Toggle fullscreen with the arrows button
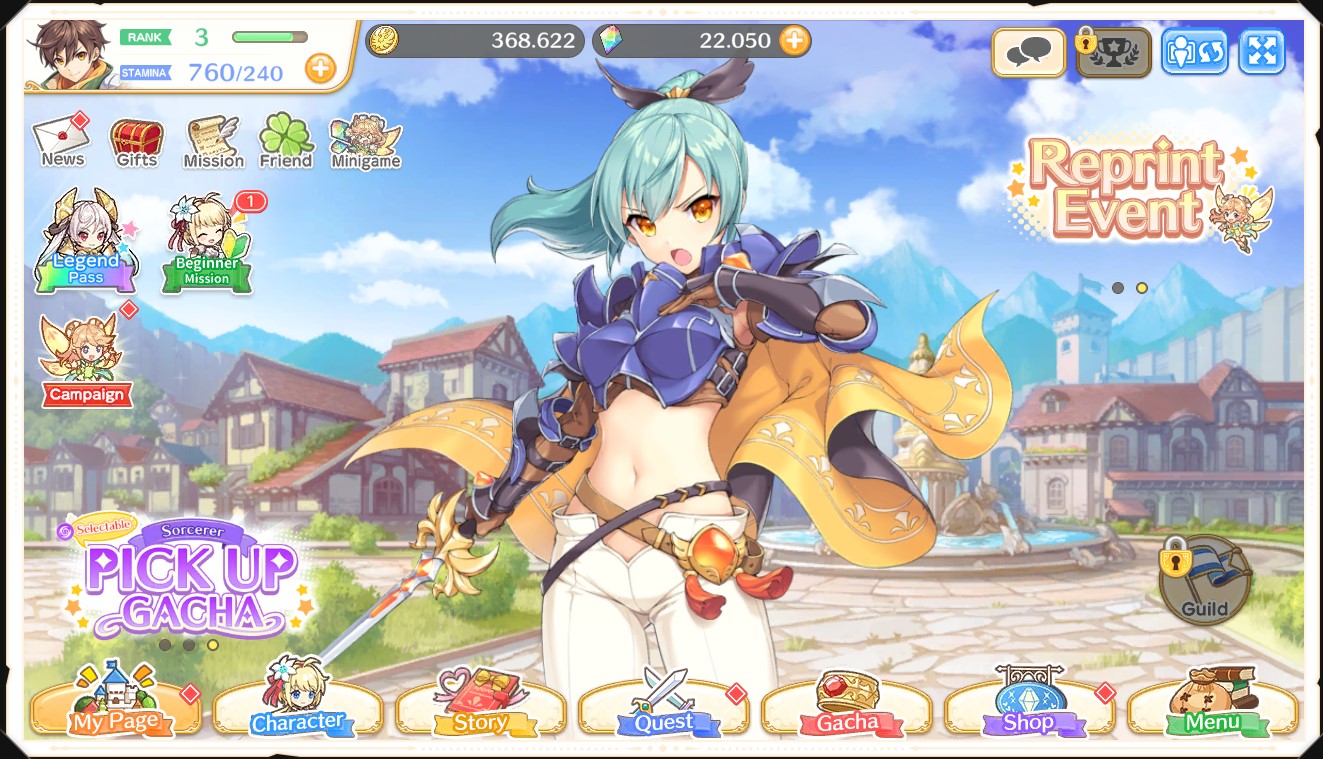 tap(1261, 52)
